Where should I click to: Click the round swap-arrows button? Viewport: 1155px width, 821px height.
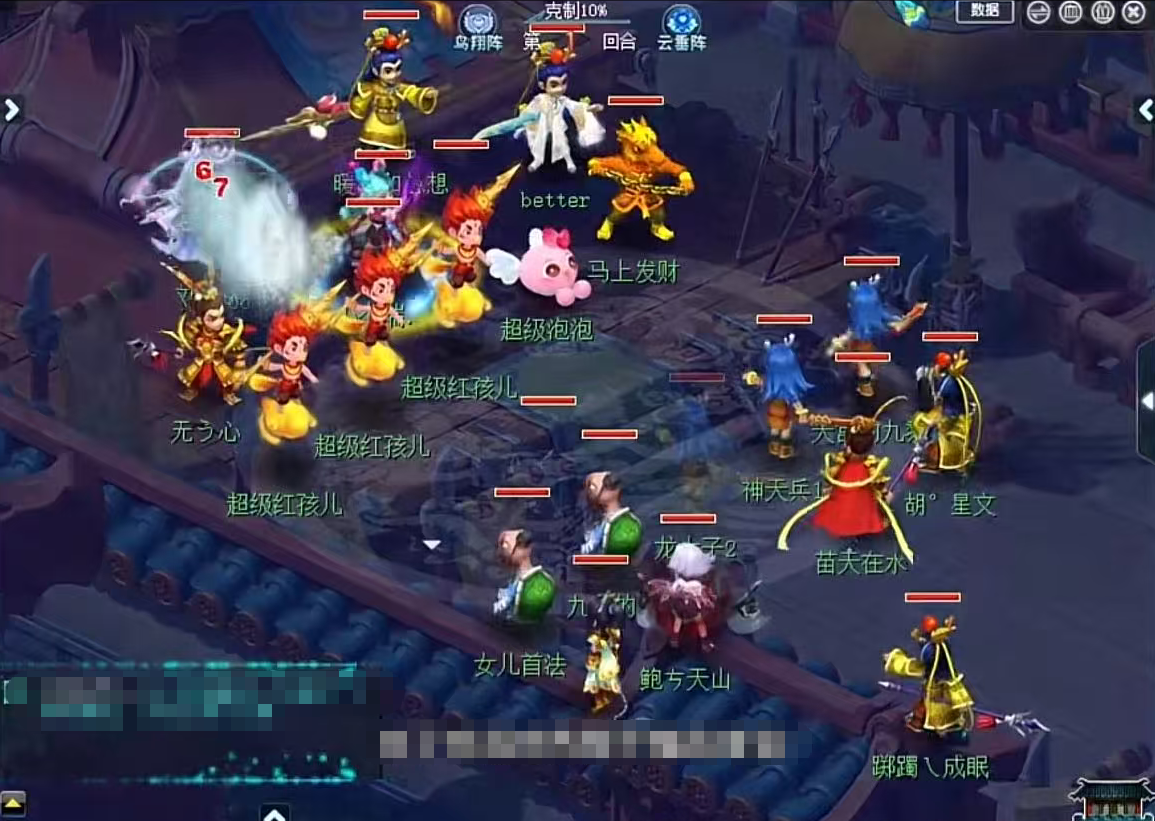(x=1039, y=12)
